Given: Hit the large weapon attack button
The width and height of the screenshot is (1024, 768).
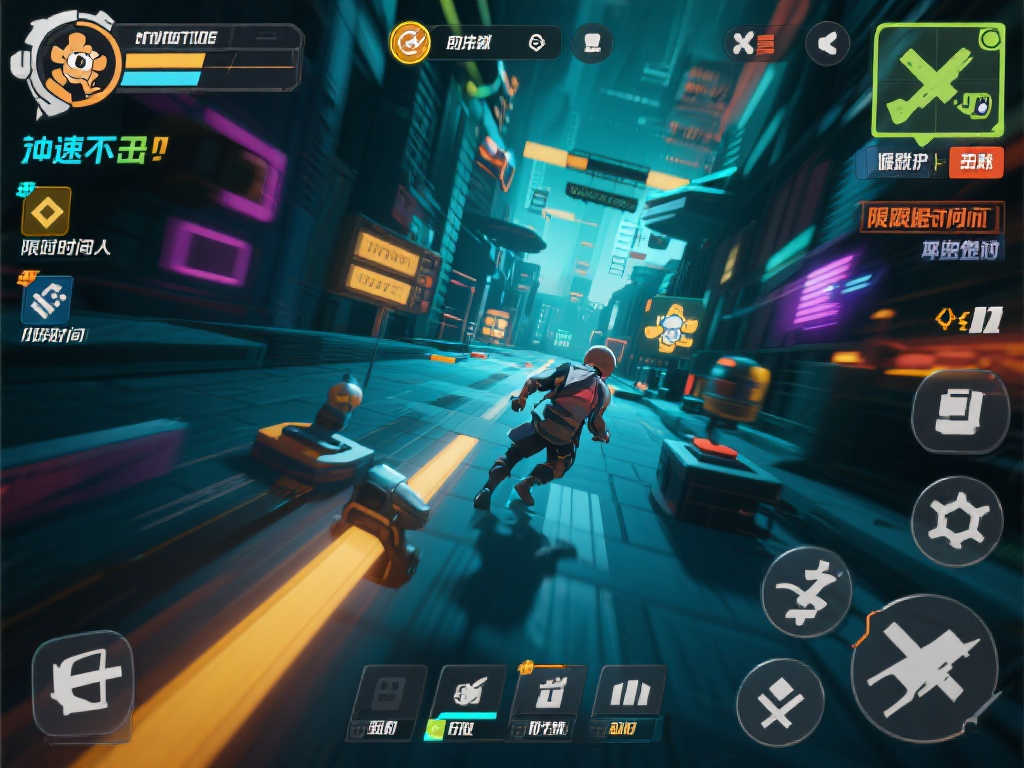Looking at the screenshot, I should 923,667.
